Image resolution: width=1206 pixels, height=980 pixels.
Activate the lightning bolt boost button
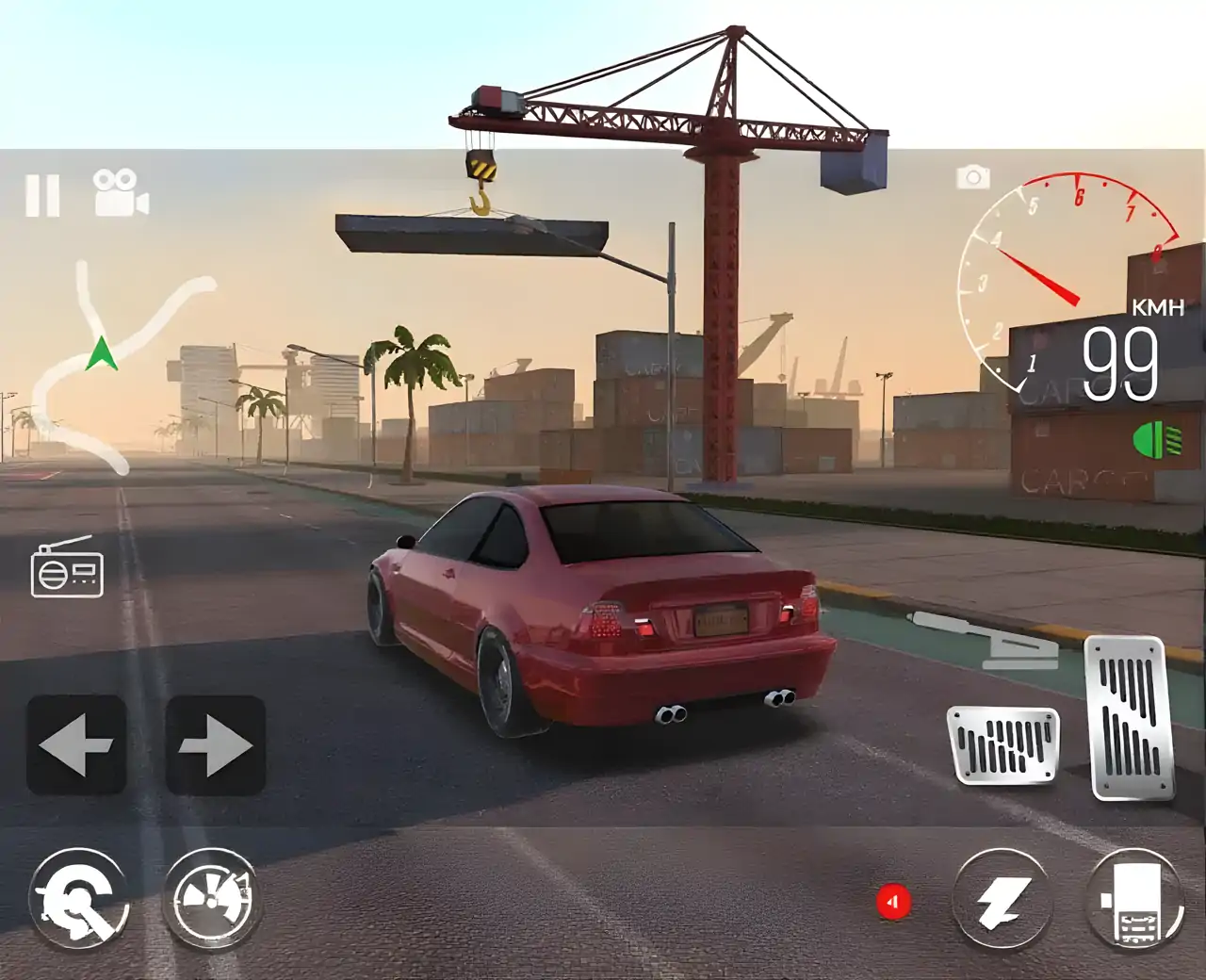pyautogui.click(x=1002, y=900)
